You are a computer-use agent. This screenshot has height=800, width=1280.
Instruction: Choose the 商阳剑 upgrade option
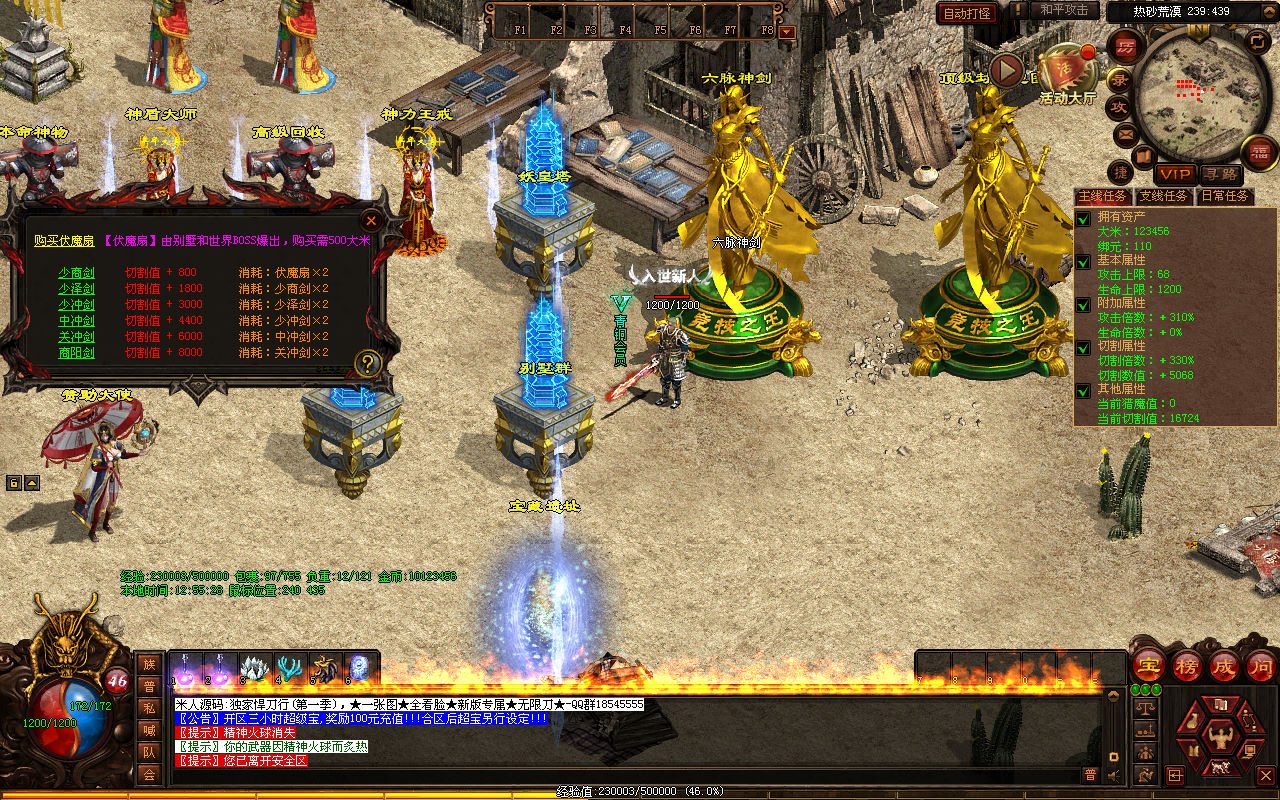(76, 352)
